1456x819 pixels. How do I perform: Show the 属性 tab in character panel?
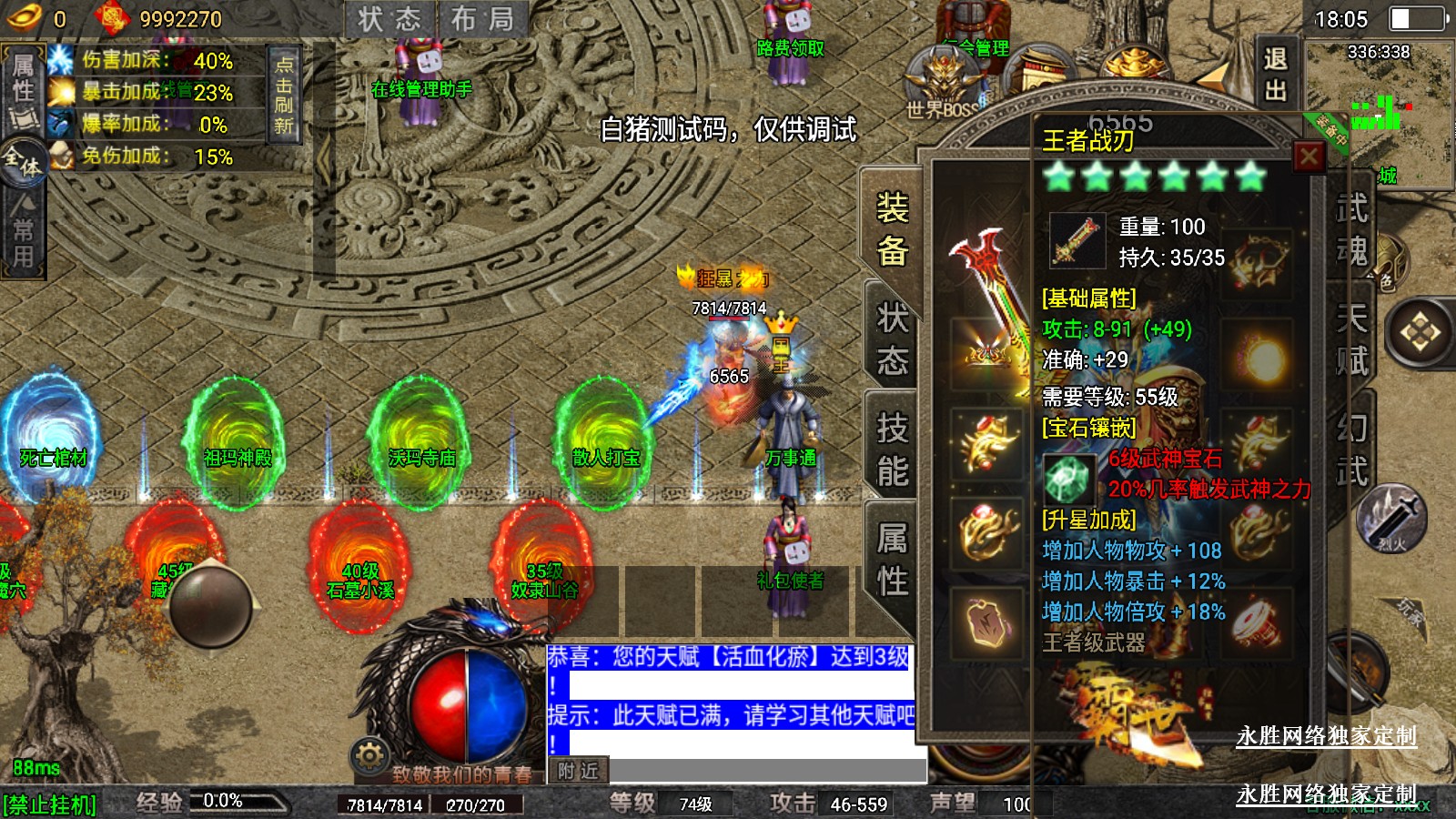892,560
